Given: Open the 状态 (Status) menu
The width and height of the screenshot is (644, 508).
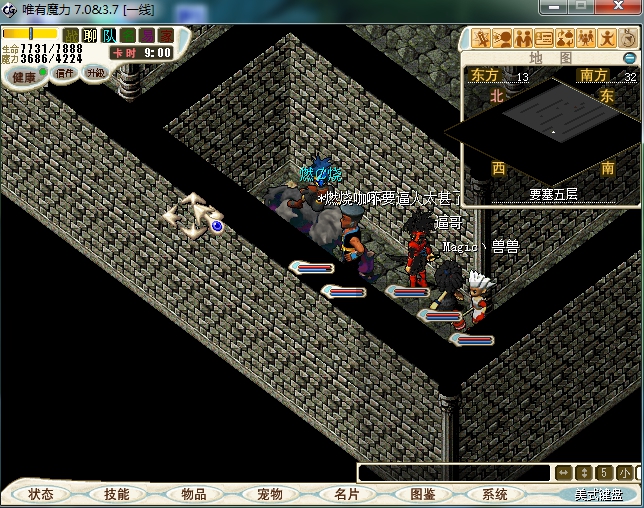Looking at the screenshot, I should tap(41, 494).
